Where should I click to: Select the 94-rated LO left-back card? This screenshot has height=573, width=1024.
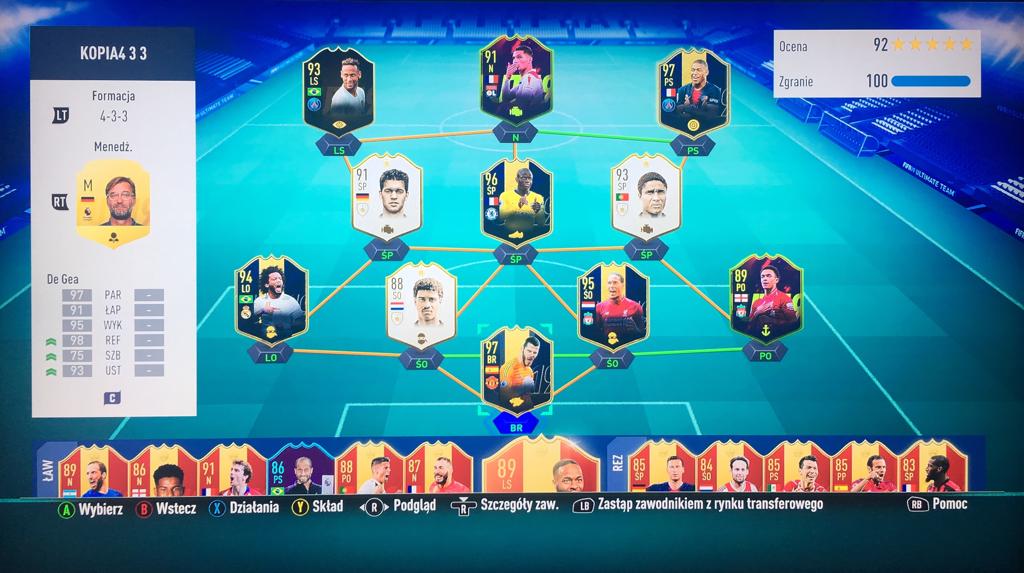270,298
